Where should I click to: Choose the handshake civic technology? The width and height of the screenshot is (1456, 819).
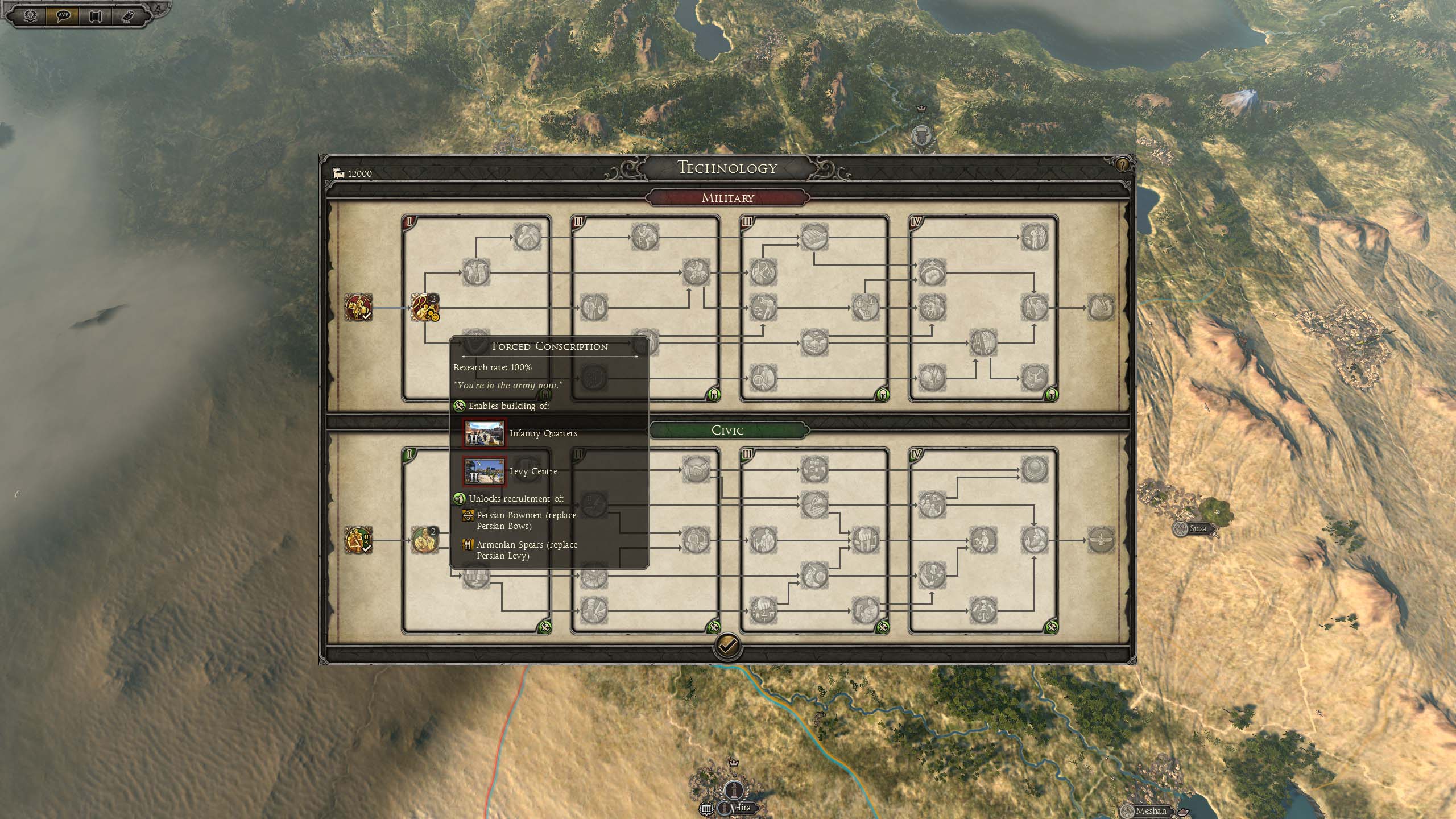click(695, 470)
